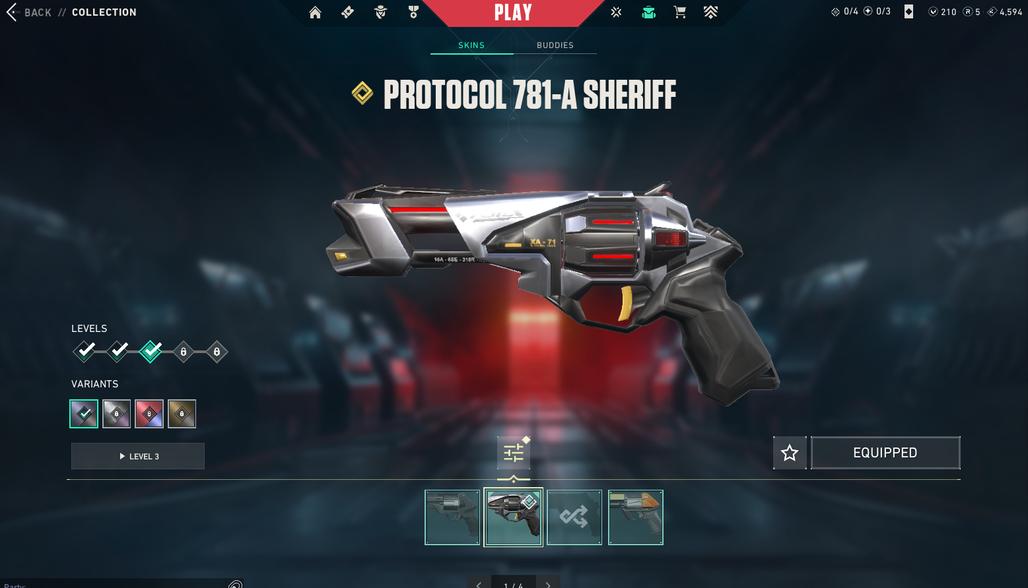Click the EQUIPPED button
This screenshot has width=1028, height=588.
(x=885, y=453)
